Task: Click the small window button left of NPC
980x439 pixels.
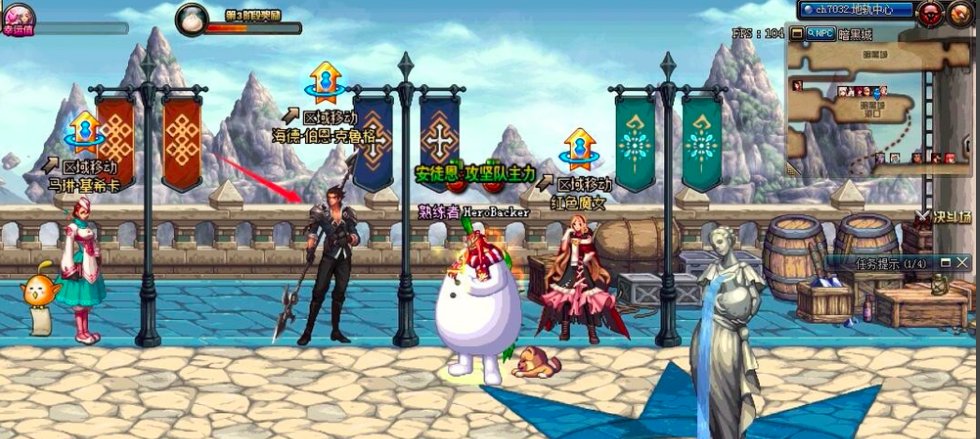Action: pos(798,33)
